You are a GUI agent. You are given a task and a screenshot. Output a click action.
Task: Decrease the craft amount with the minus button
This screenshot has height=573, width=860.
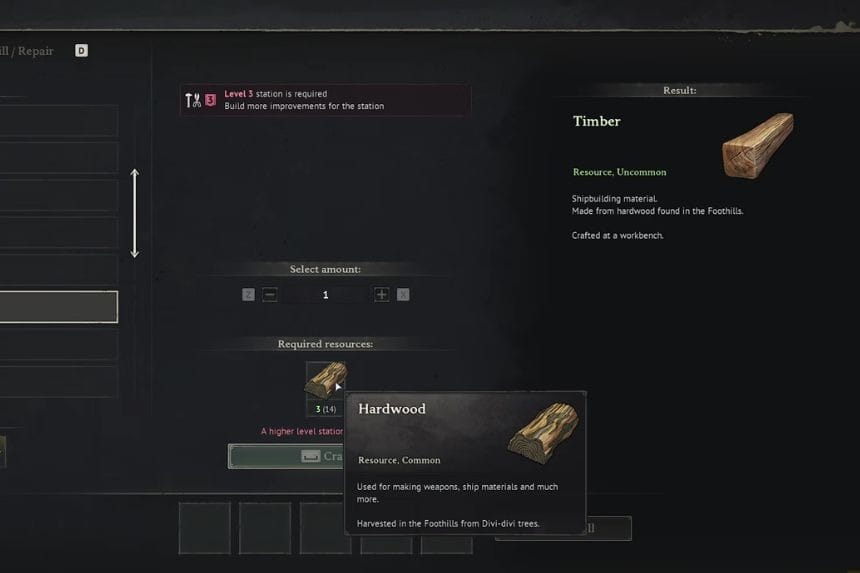(x=270, y=295)
